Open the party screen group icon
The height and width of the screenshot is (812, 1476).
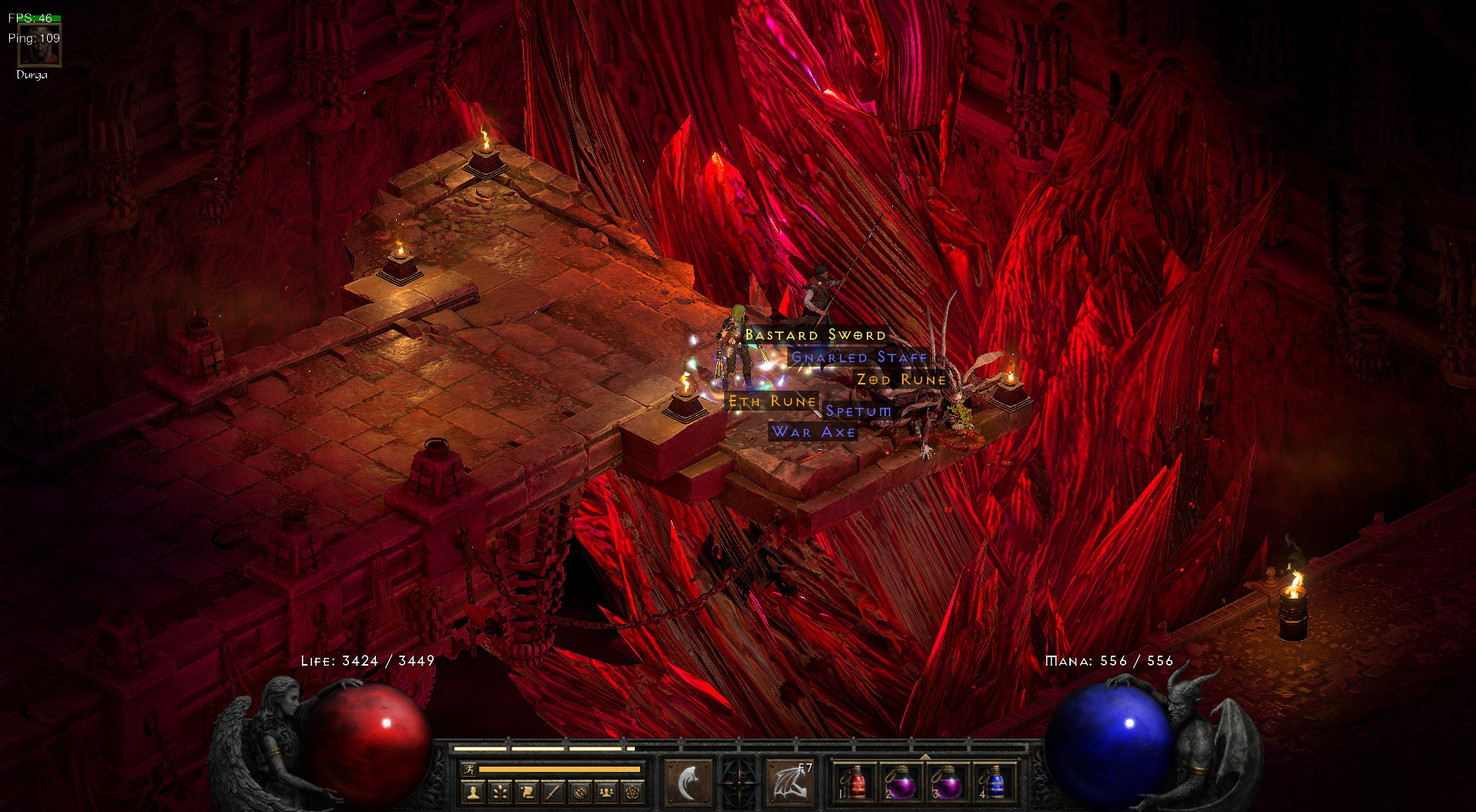click(x=605, y=794)
